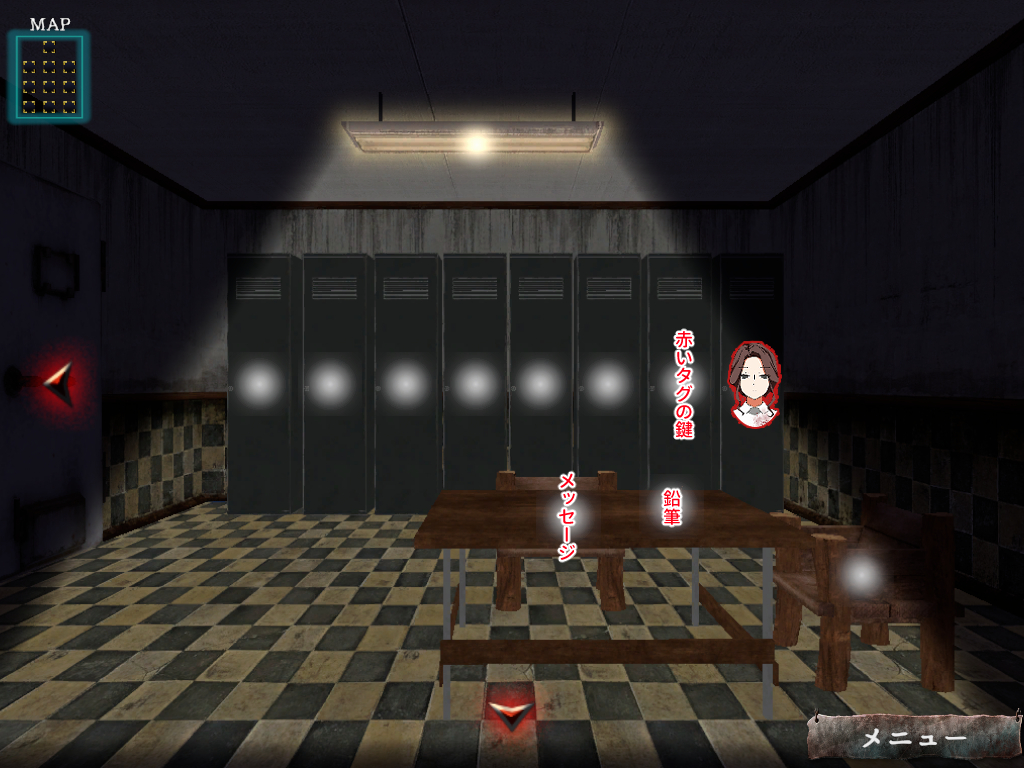Click the brown-haired character portrait icon
This screenshot has height=768, width=1024.
click(x=754, y=385)
